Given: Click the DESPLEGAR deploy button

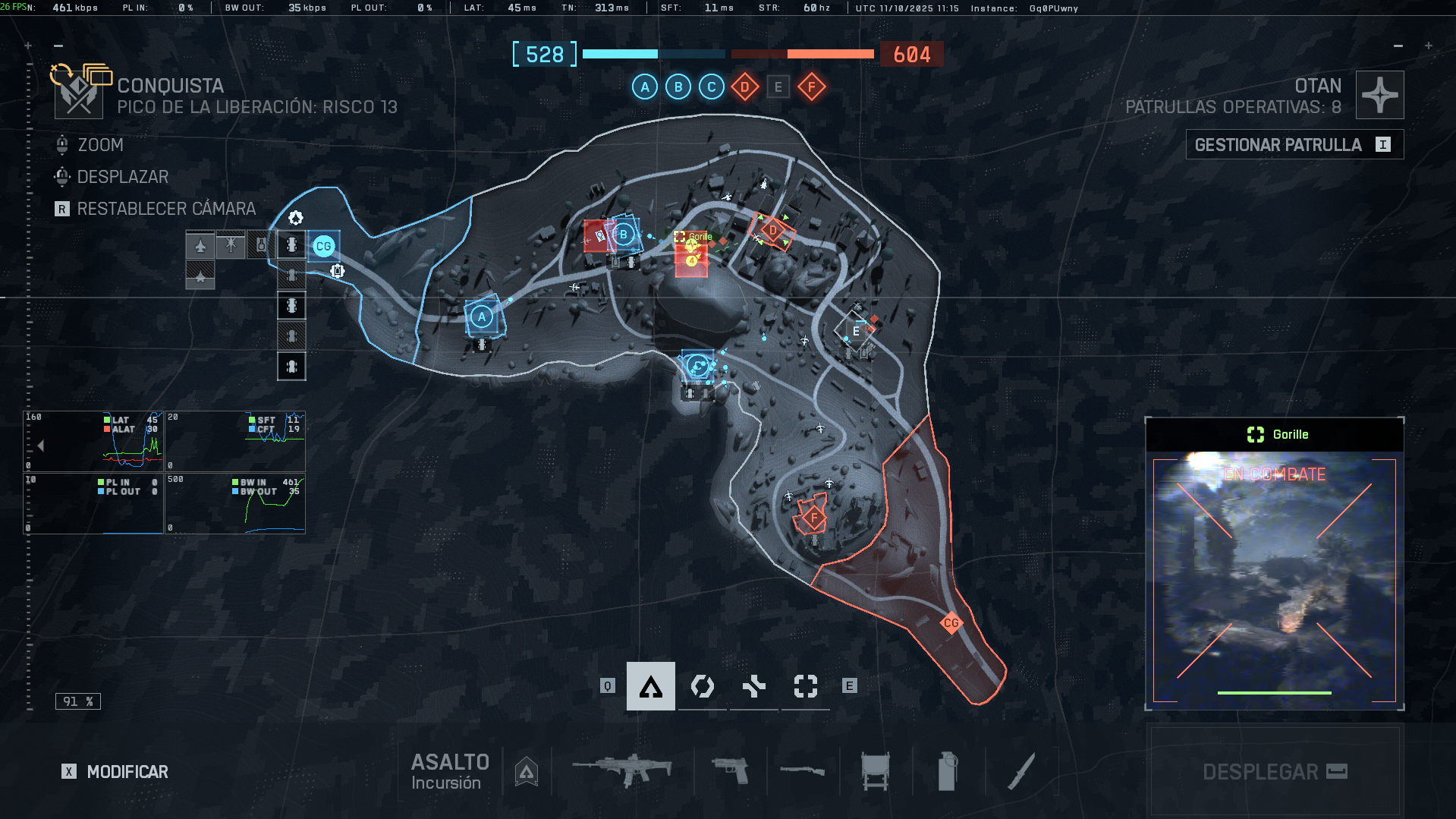Looking at the screenshot, I should click(x=1275, y=771).
